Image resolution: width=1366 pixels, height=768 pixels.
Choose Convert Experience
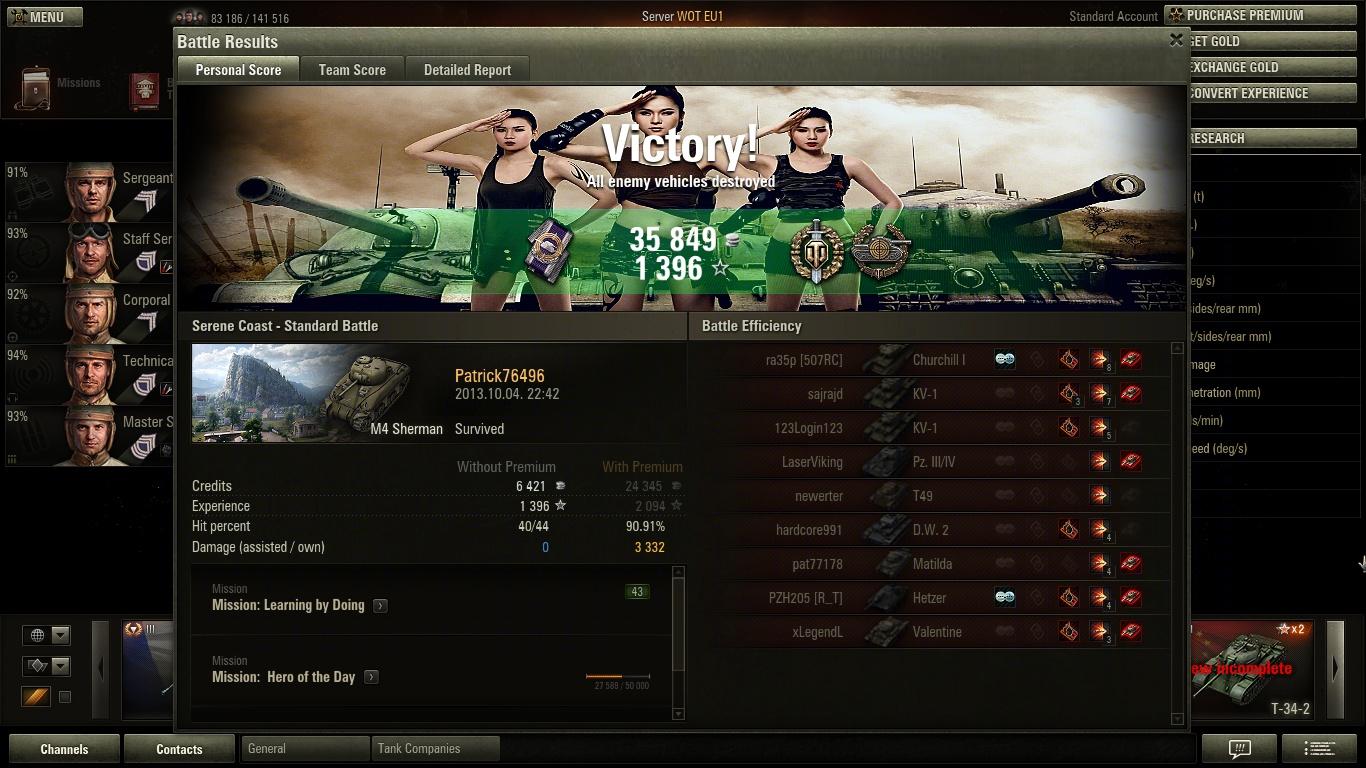[x=1262, y=93]
